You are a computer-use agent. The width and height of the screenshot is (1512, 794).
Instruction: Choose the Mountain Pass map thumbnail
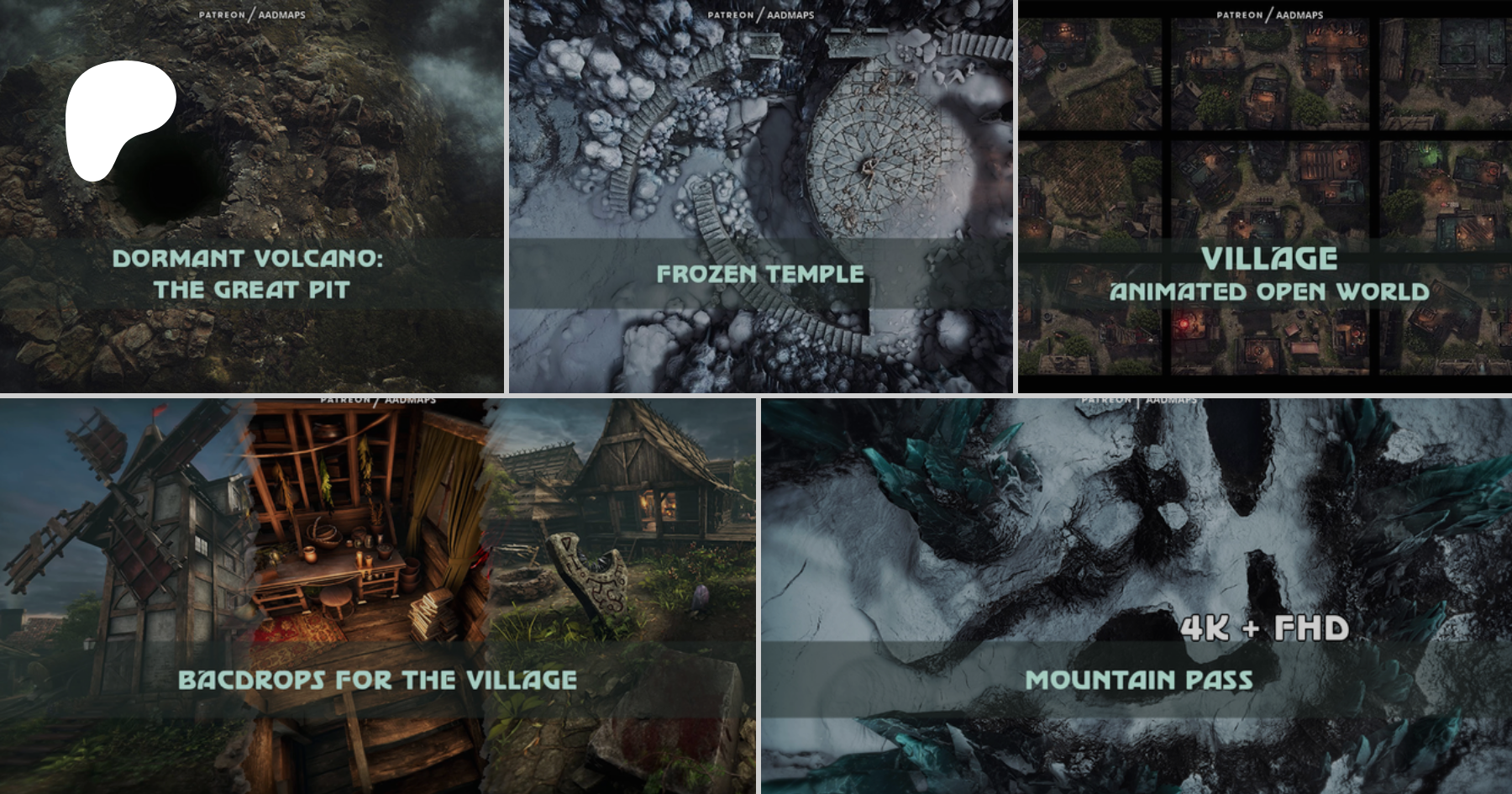[x=1136, y=596]
